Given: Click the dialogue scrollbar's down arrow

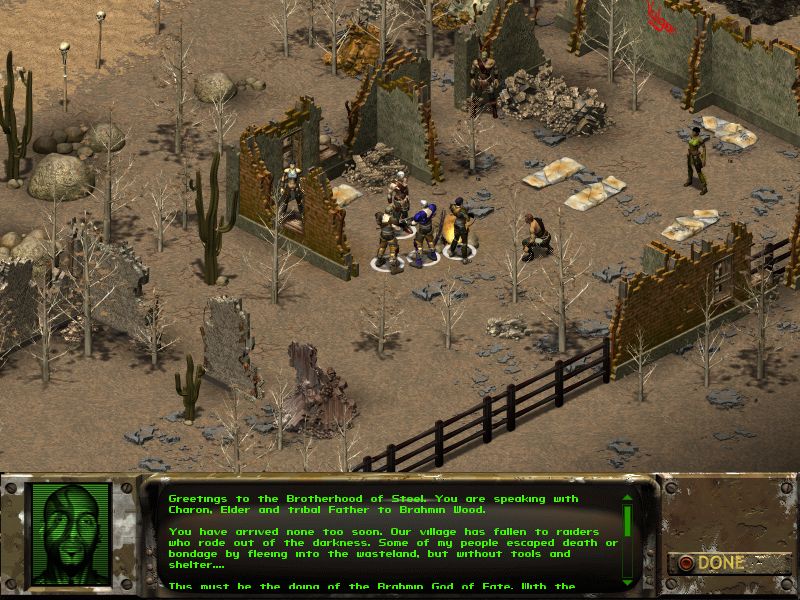Looking at the screenshot, I should pyautogui.click(x=627, y=584).
